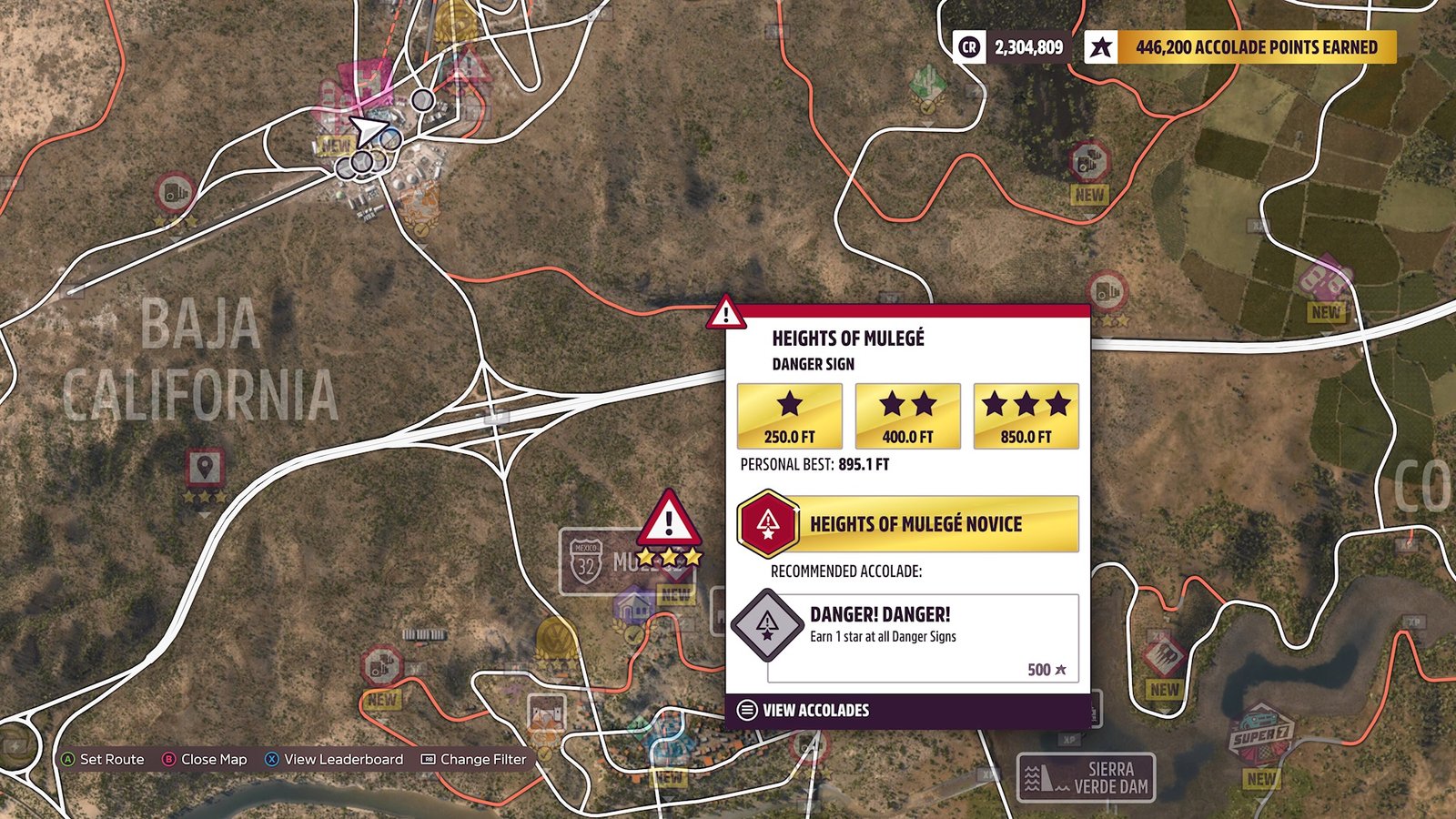Click the white player arrow on the map
This screenshot has width=1456, height=819.
pyautogui.click(x=367, y=131)
